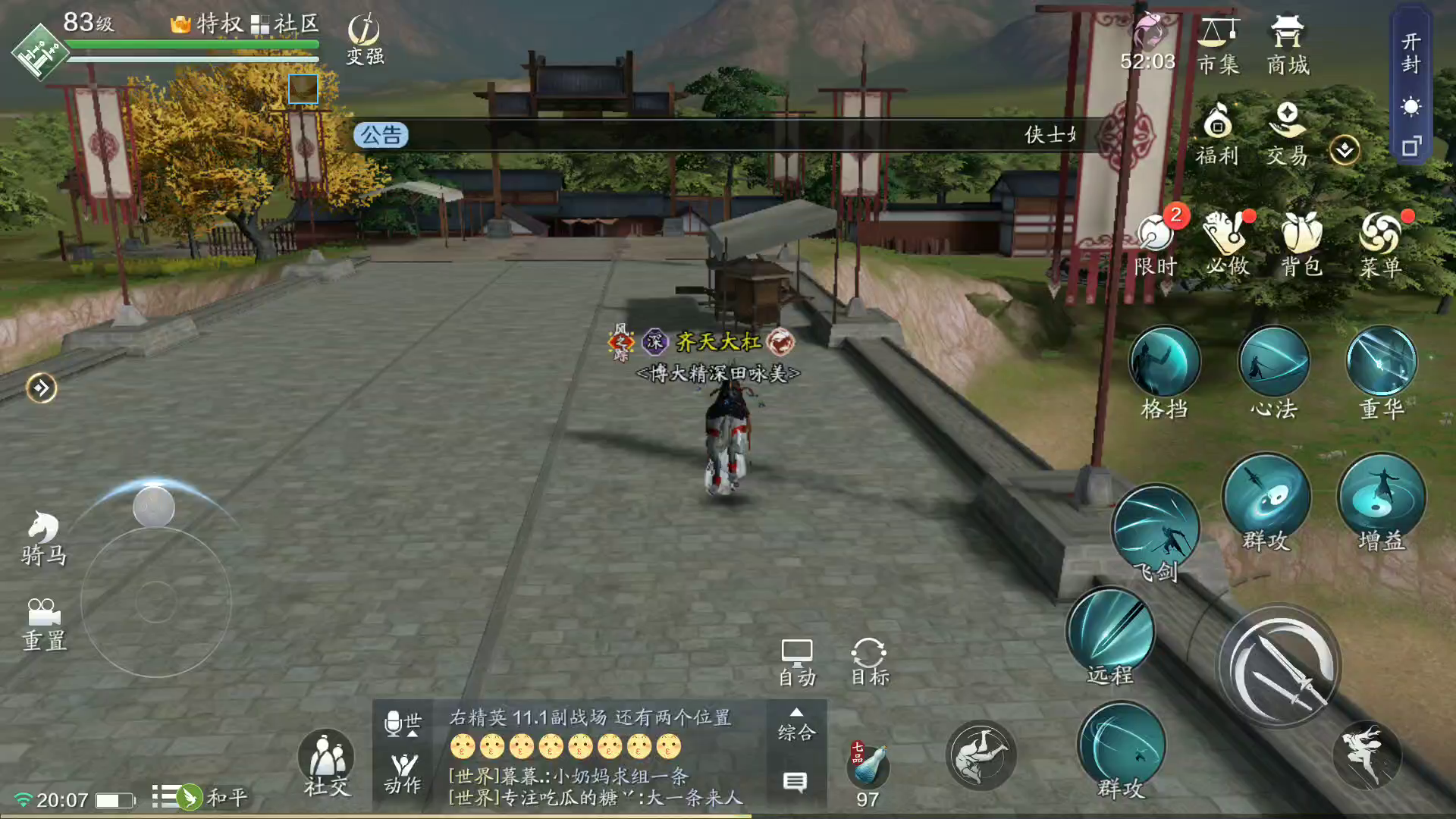Open the 福利 welfare rewards
Image resolution: width=1456 pixels, height=819 pixels.
click(x=1217, y=134)
